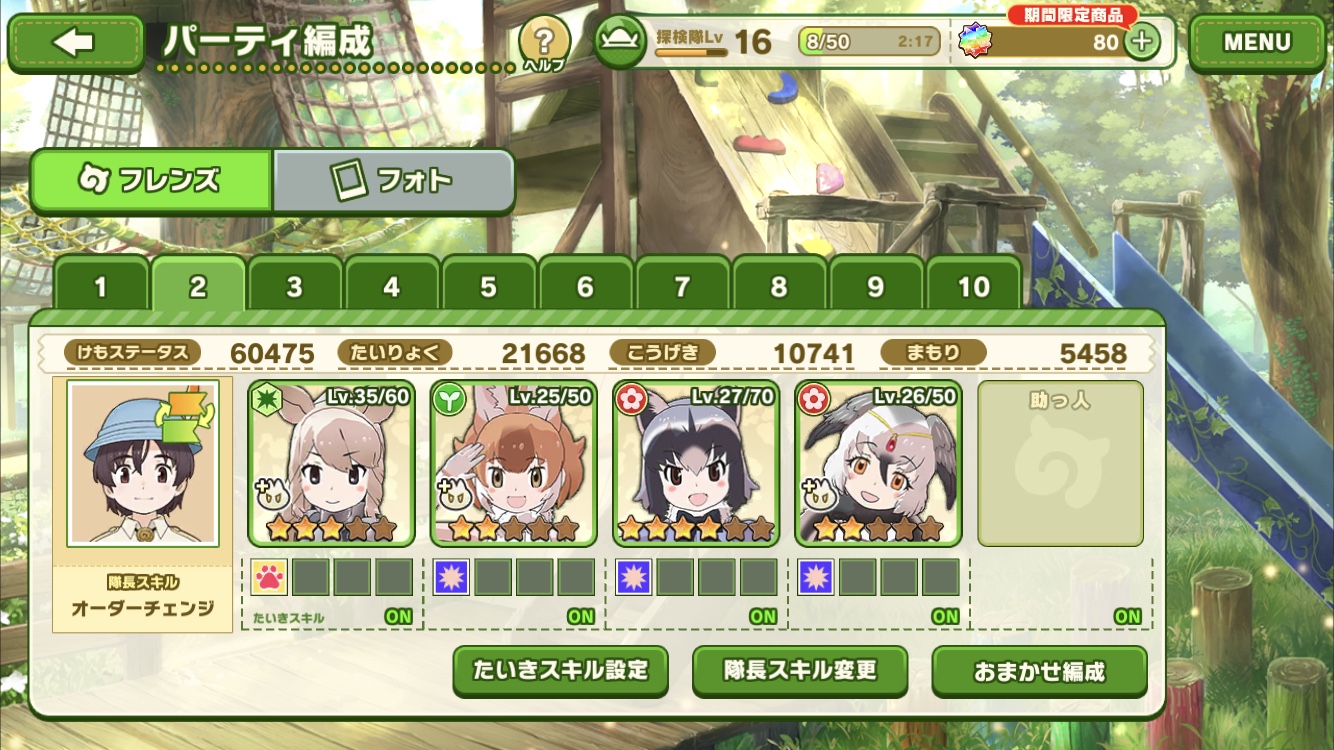The image size is (1334, 750).
Task: Select party tab 7
Action: pyautogui.click(x=682, y=288)
